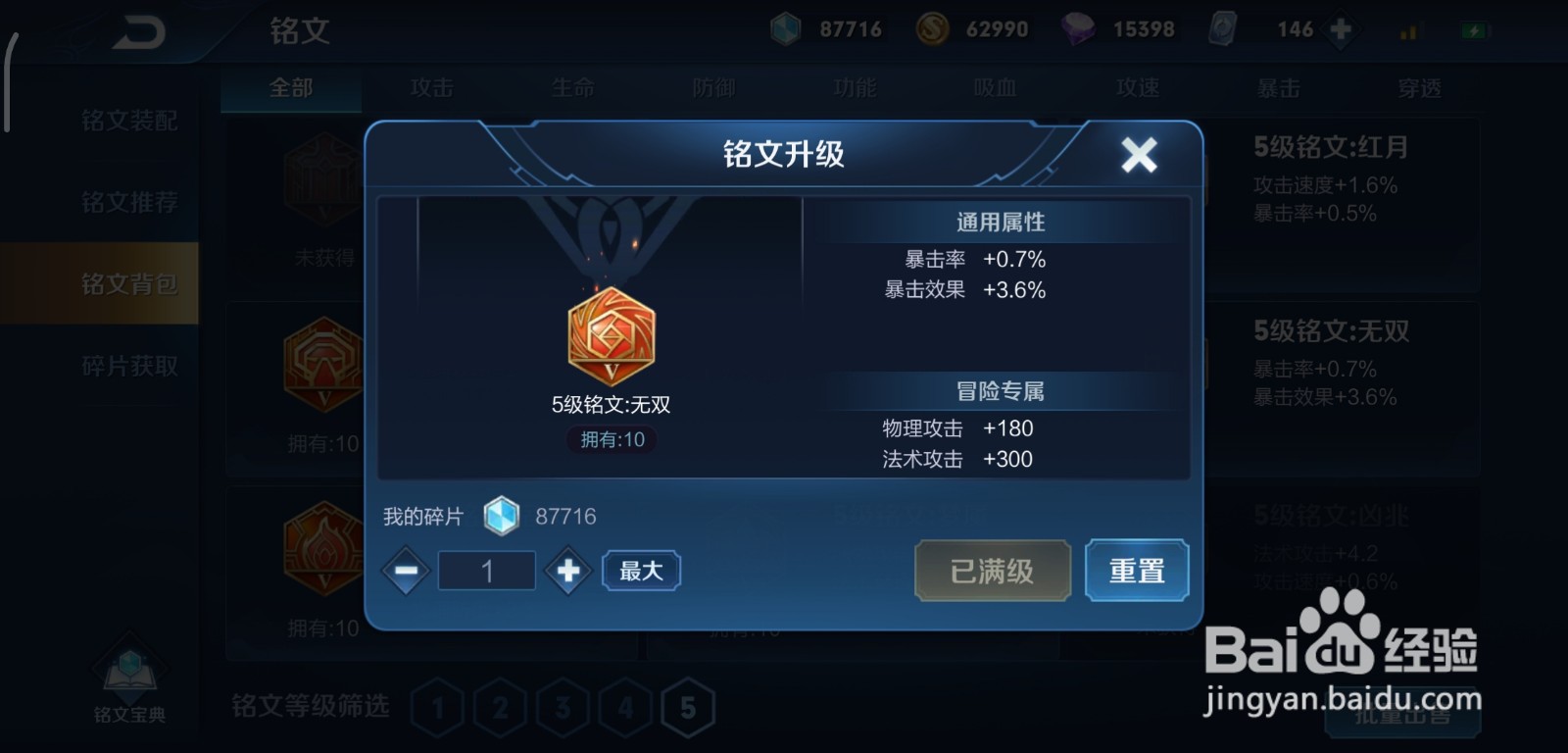Click the purple gem icon showing 15398
The width and height of the screenshot is (1568, 753).
(1078, 29)
